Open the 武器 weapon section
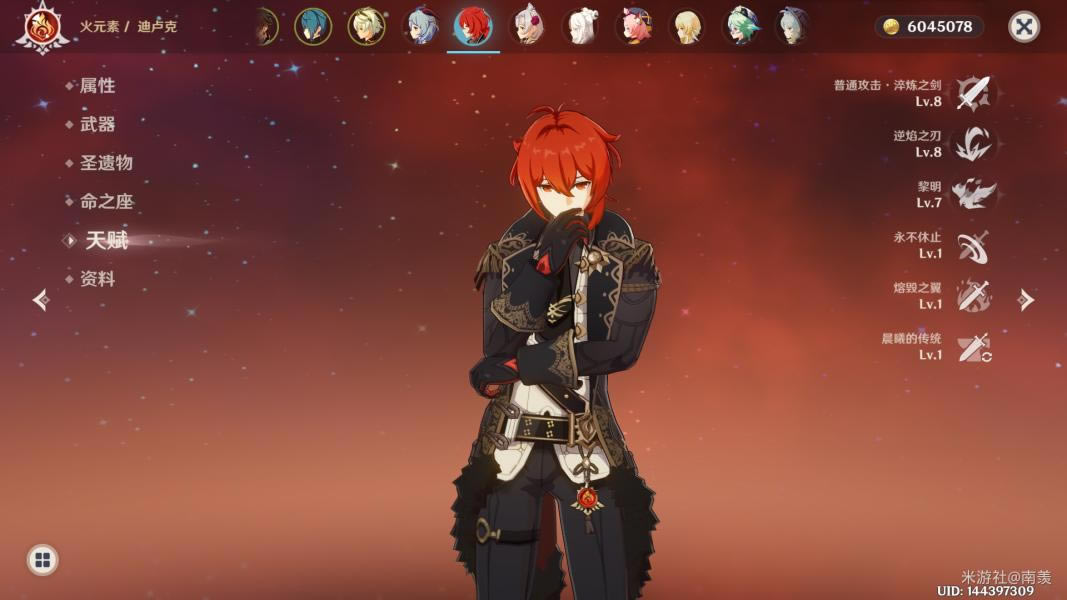 click(97, 124)
